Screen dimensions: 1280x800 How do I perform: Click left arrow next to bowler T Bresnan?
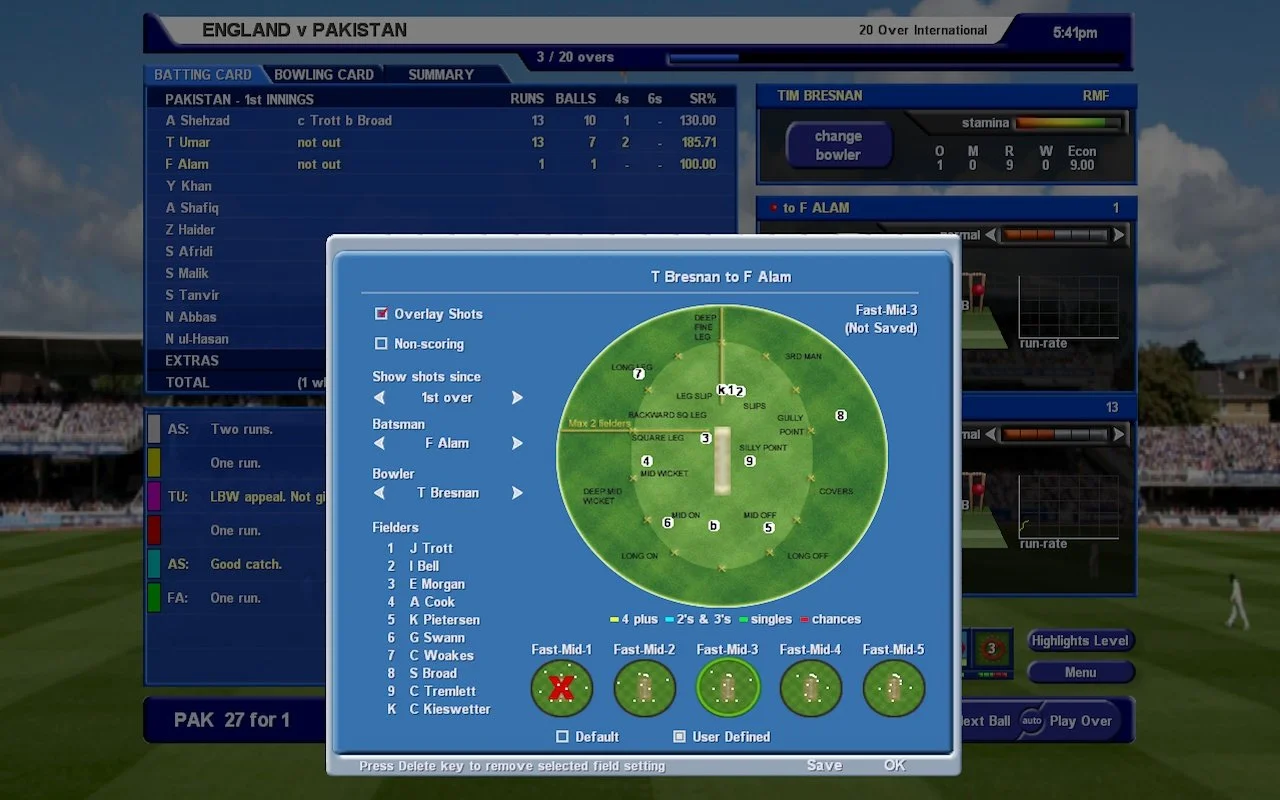[x=379, y=492]
